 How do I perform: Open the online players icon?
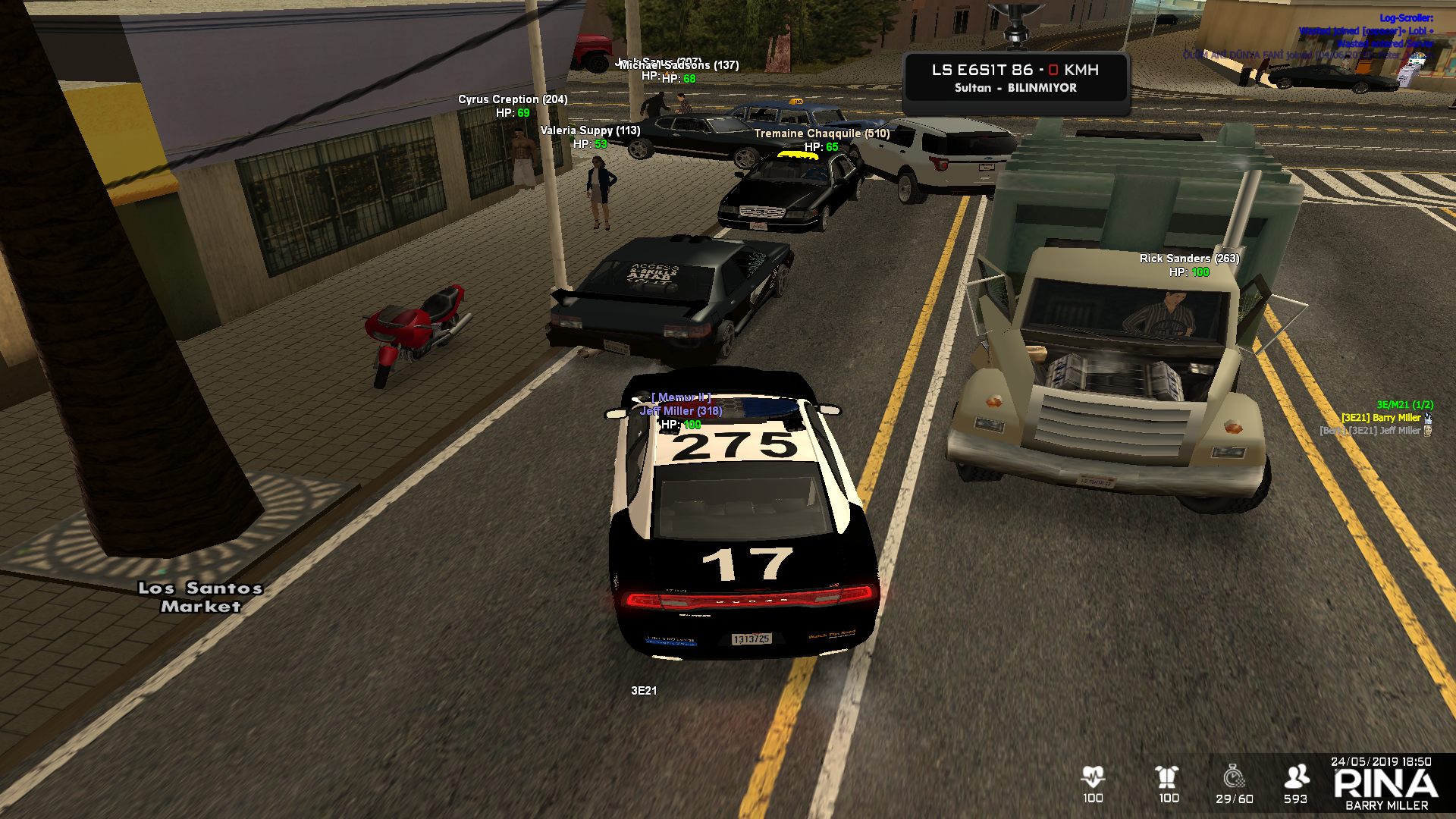pyautogui.click(x=1296, y=777)
